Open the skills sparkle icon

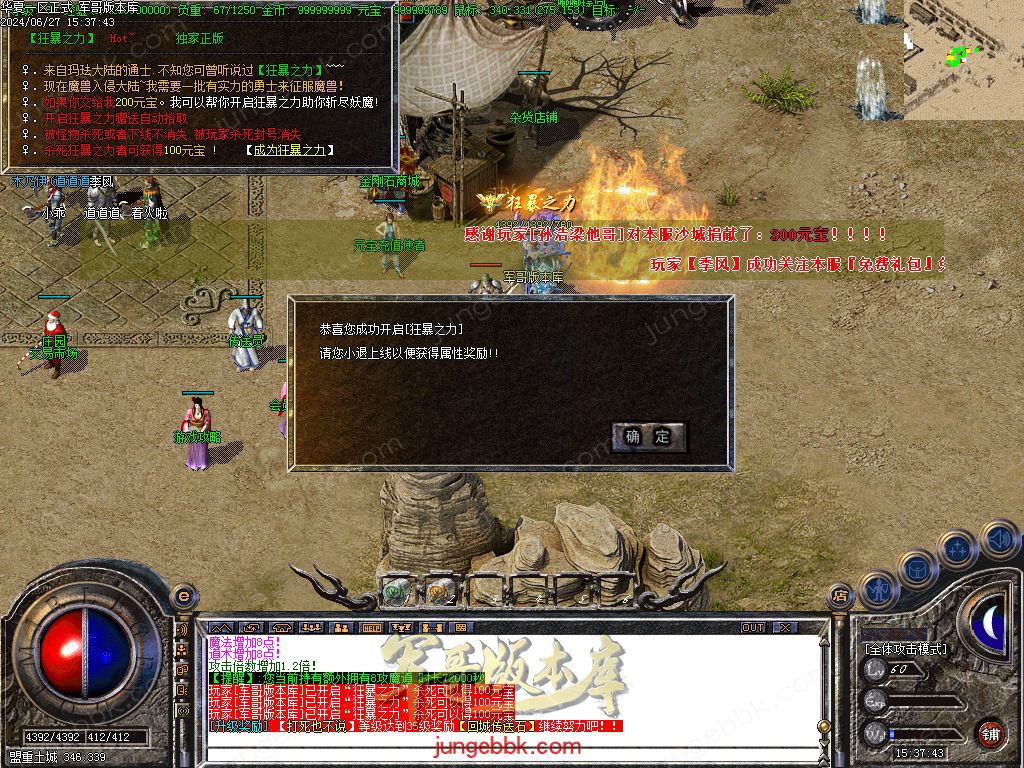coord(957,548)
